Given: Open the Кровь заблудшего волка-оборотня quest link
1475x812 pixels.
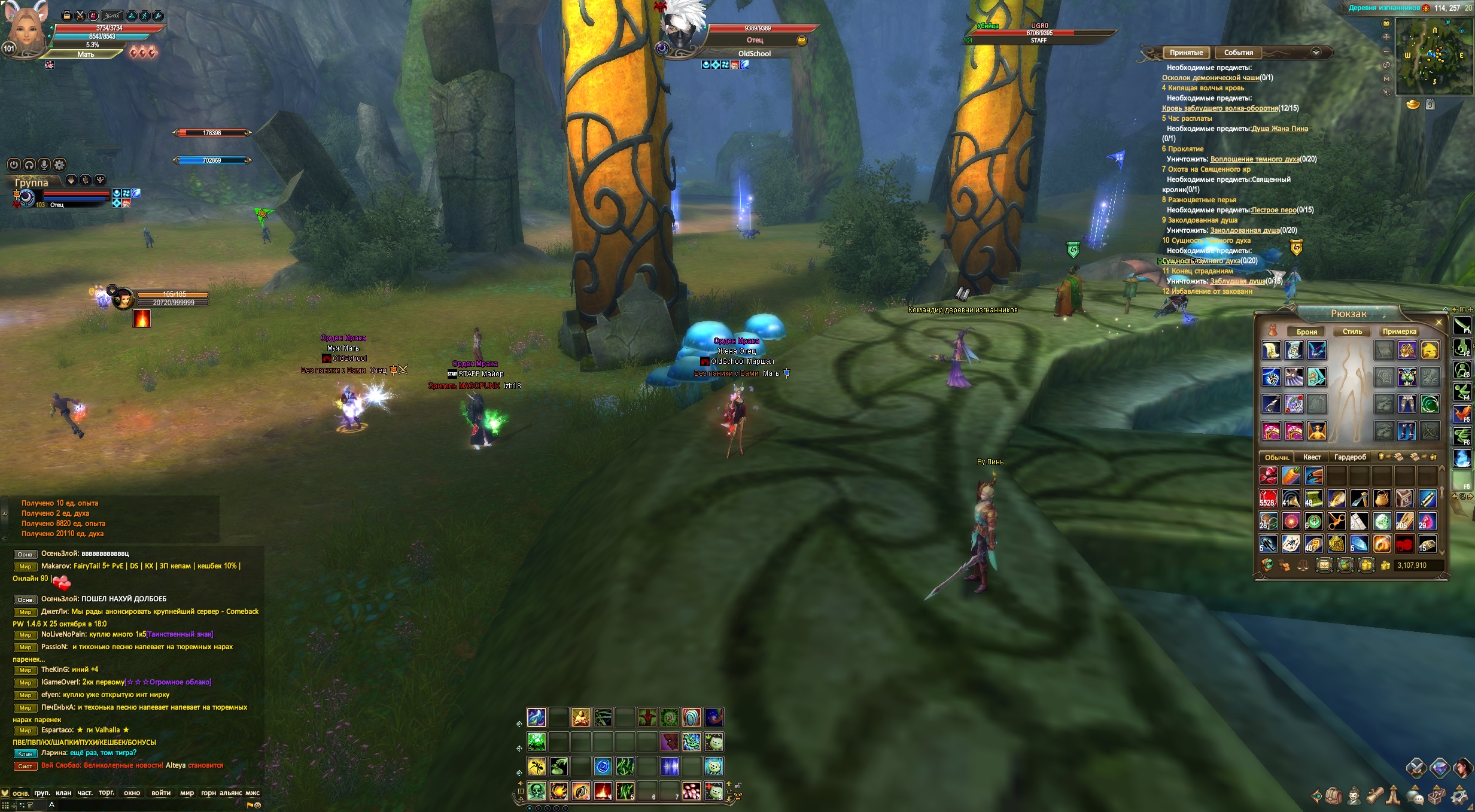Looking at the screenshot, I should click(x=1220, y=108).
